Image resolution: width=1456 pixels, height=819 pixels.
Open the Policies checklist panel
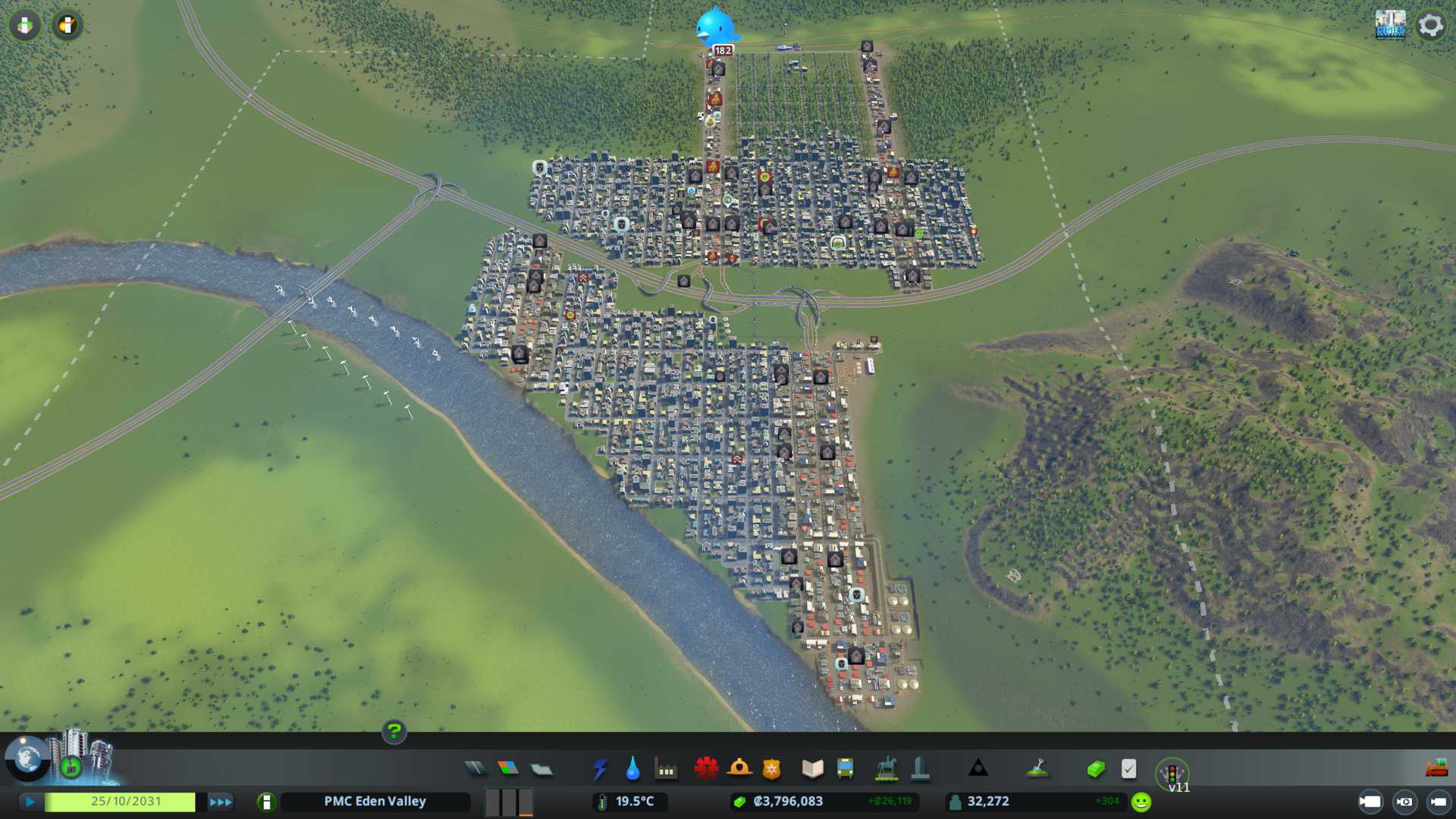pos(1128,769)
